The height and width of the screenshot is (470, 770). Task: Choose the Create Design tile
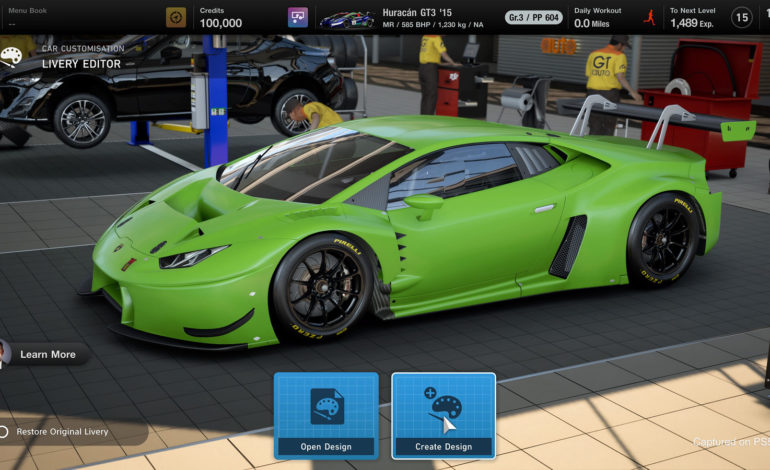(443, 415)
